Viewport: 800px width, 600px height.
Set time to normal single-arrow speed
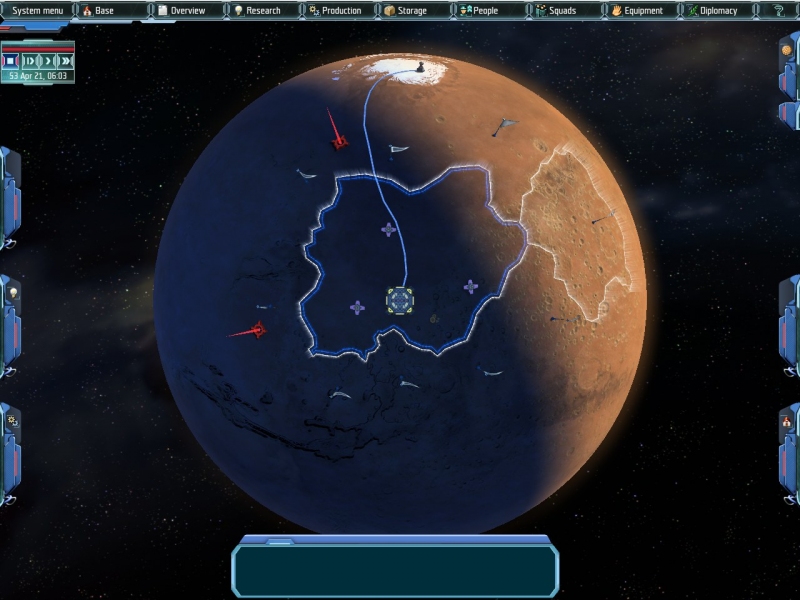click(46, 61)
